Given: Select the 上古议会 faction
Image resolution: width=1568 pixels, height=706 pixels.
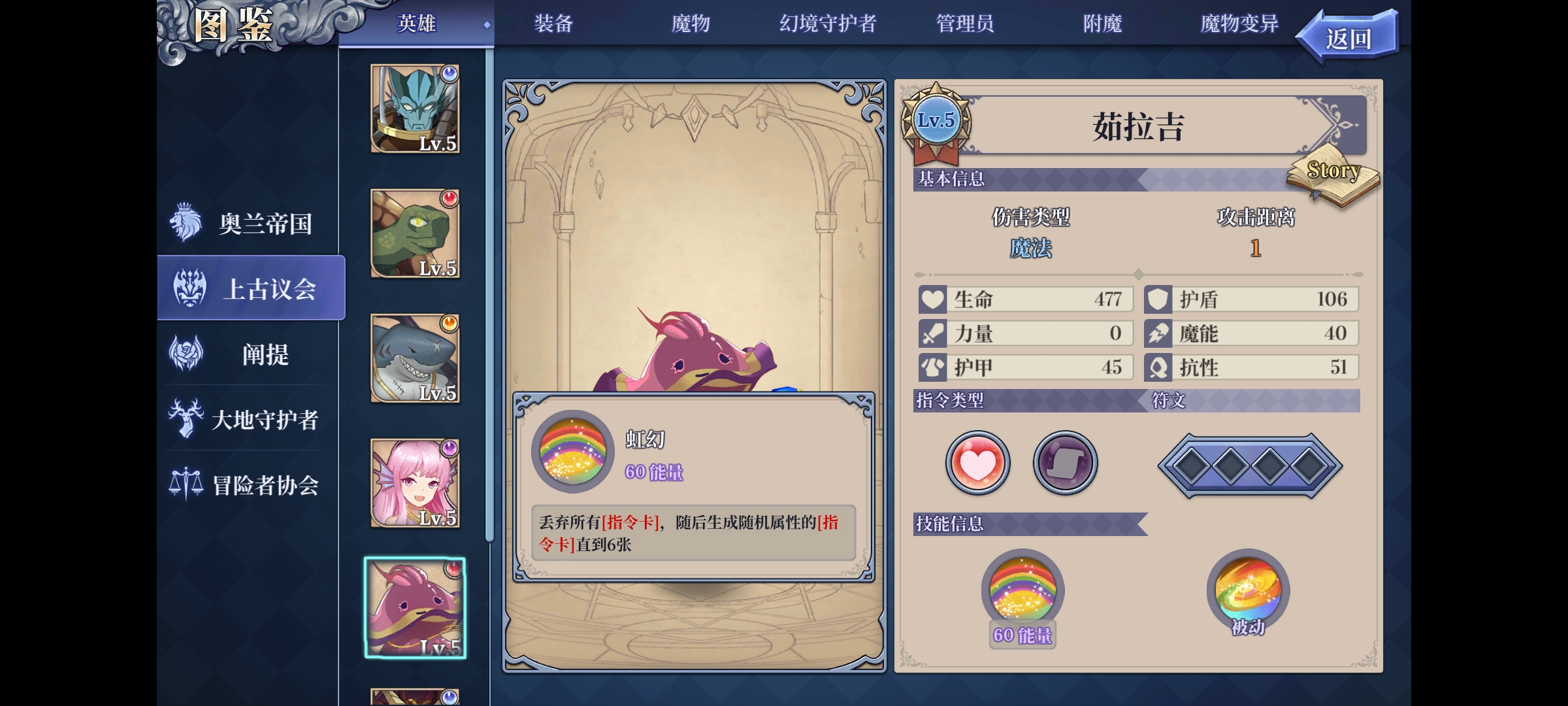Looking at the screenshot, I should pyautogui.click(x=252, y=288).
